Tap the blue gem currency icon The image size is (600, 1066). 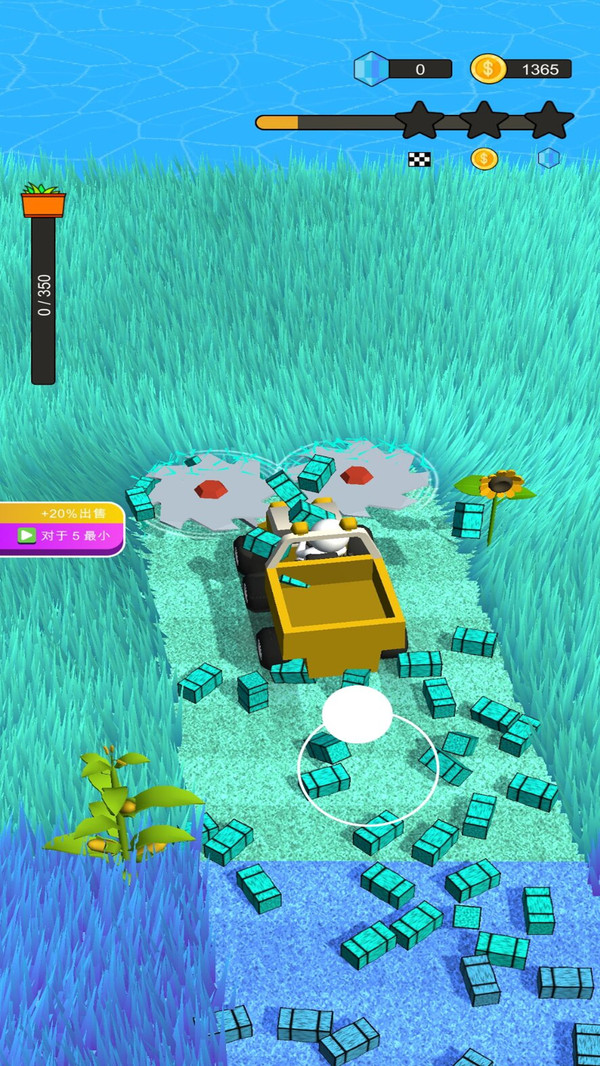tap(370, 69)
